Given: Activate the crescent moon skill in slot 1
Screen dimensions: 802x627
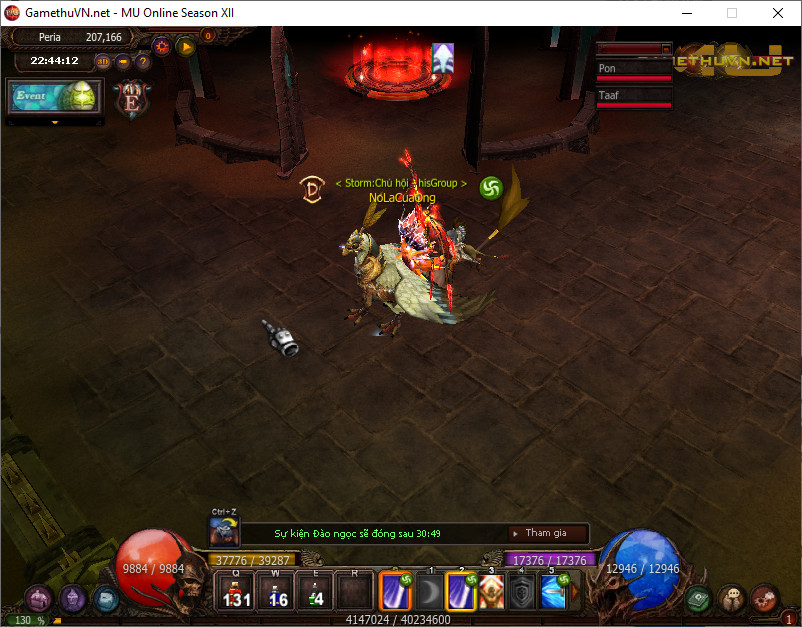Looking at the screenshot, I should pos(430,592).
